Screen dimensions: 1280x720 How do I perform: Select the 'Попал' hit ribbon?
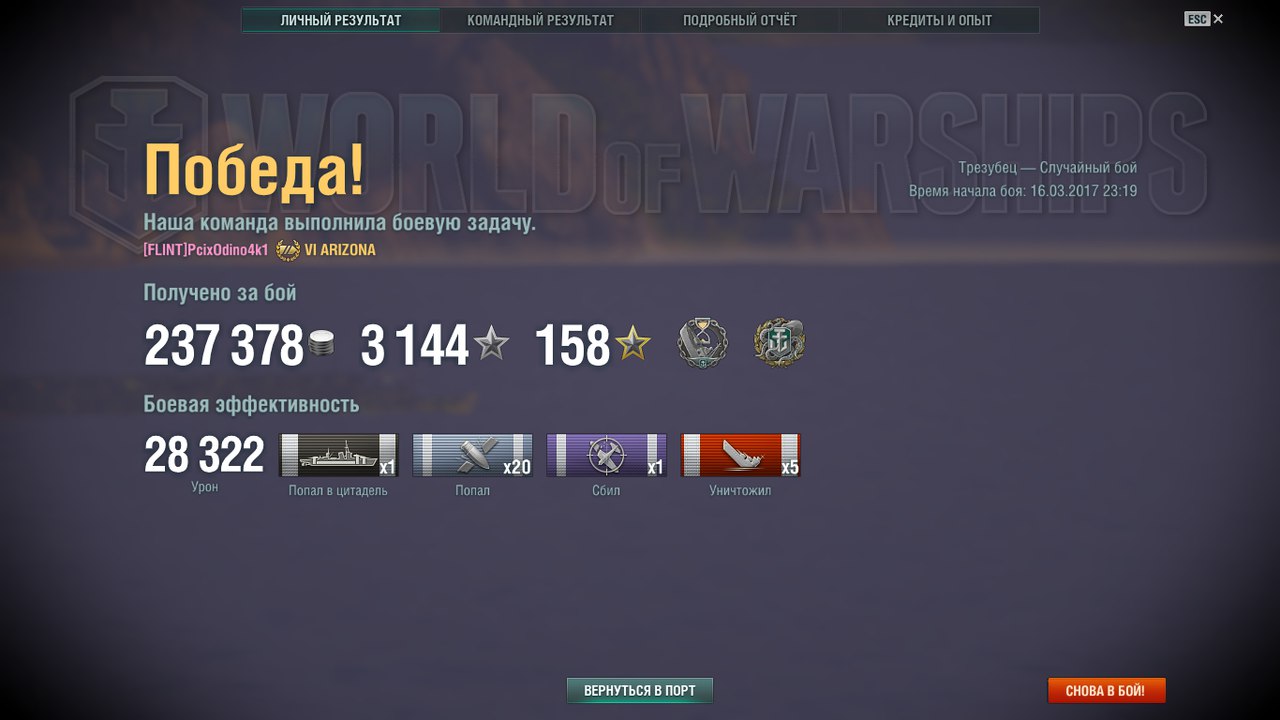click(472, 455)
